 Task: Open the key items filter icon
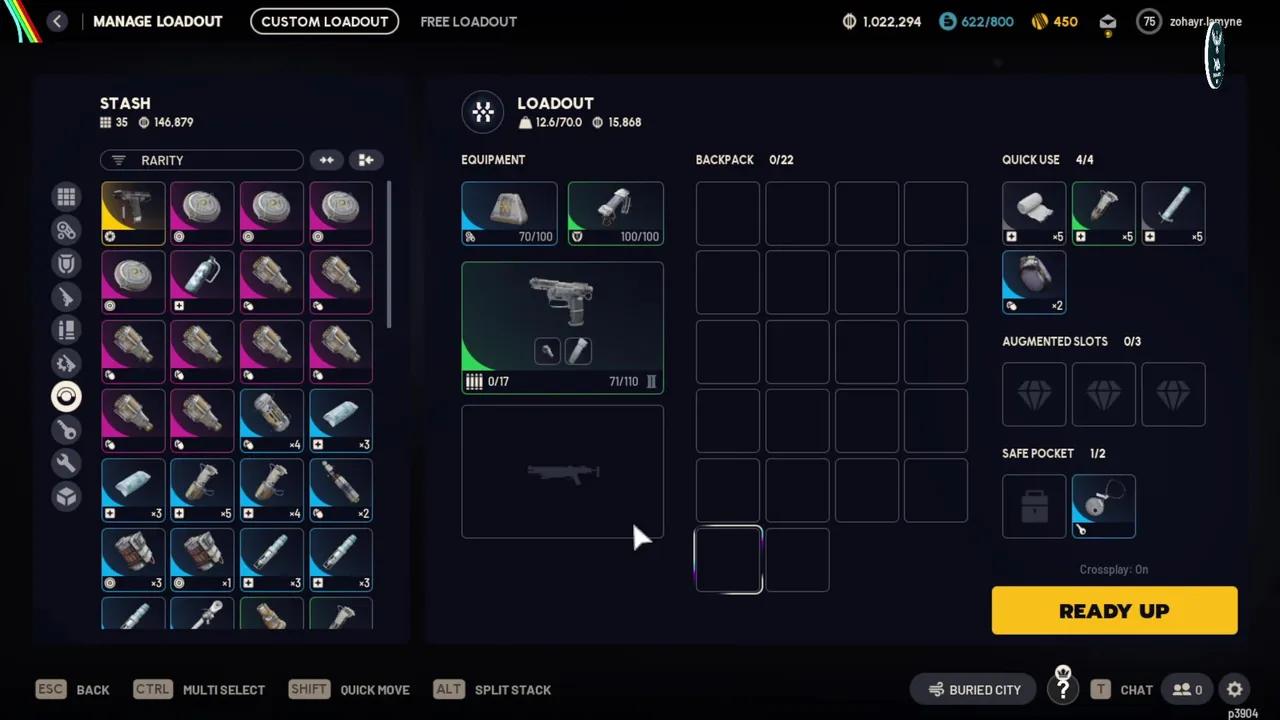coord(66,430)
